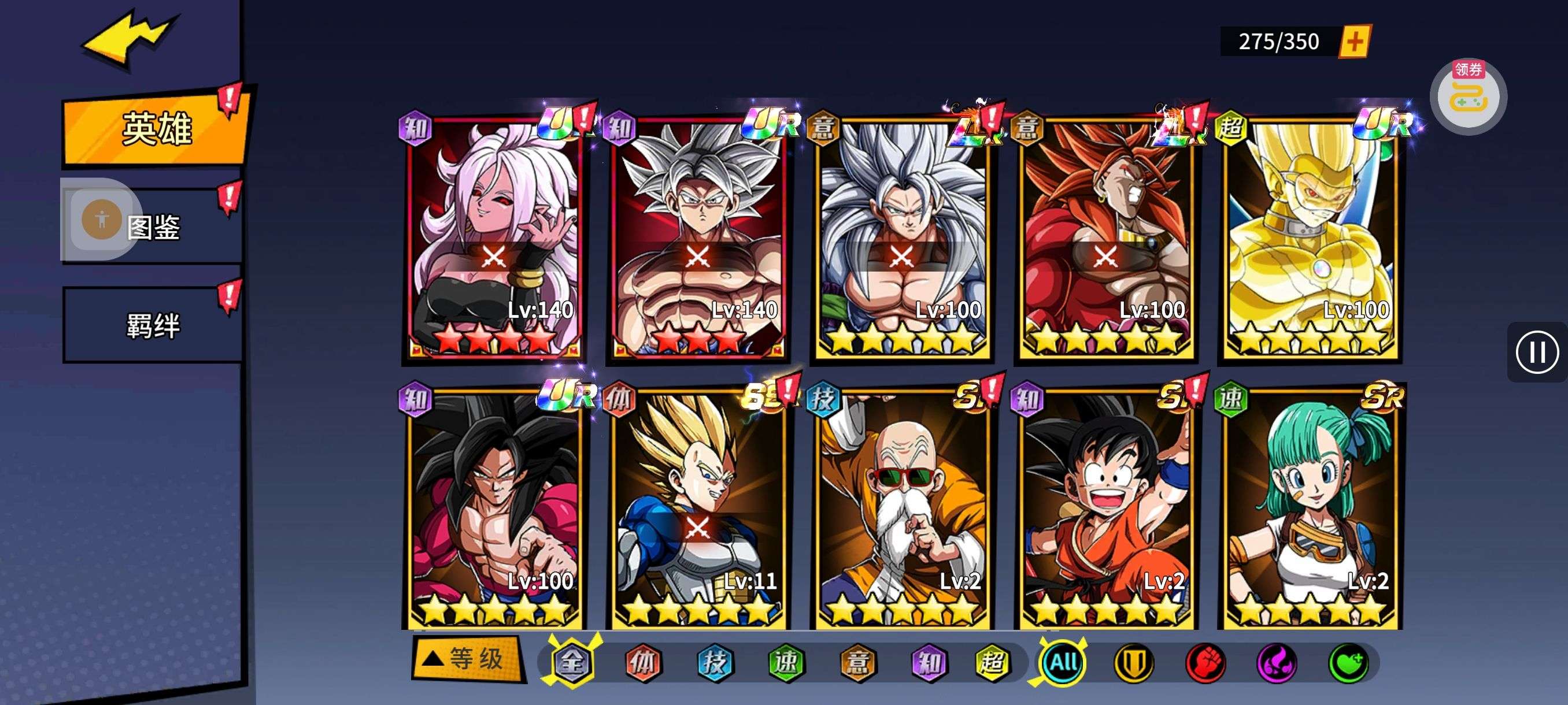
Task: Choose the Vegeta Lv:11 card
Action: pos(698,508)
